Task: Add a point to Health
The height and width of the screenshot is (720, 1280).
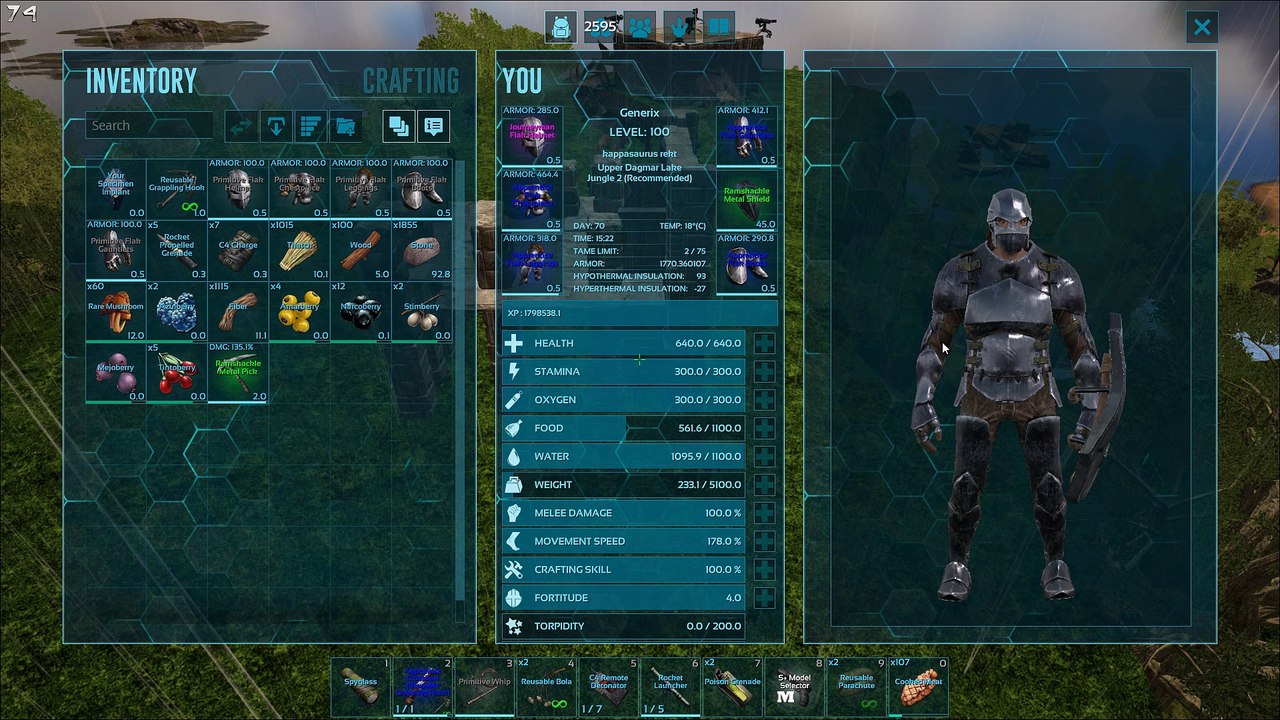Action: [764, 343]
